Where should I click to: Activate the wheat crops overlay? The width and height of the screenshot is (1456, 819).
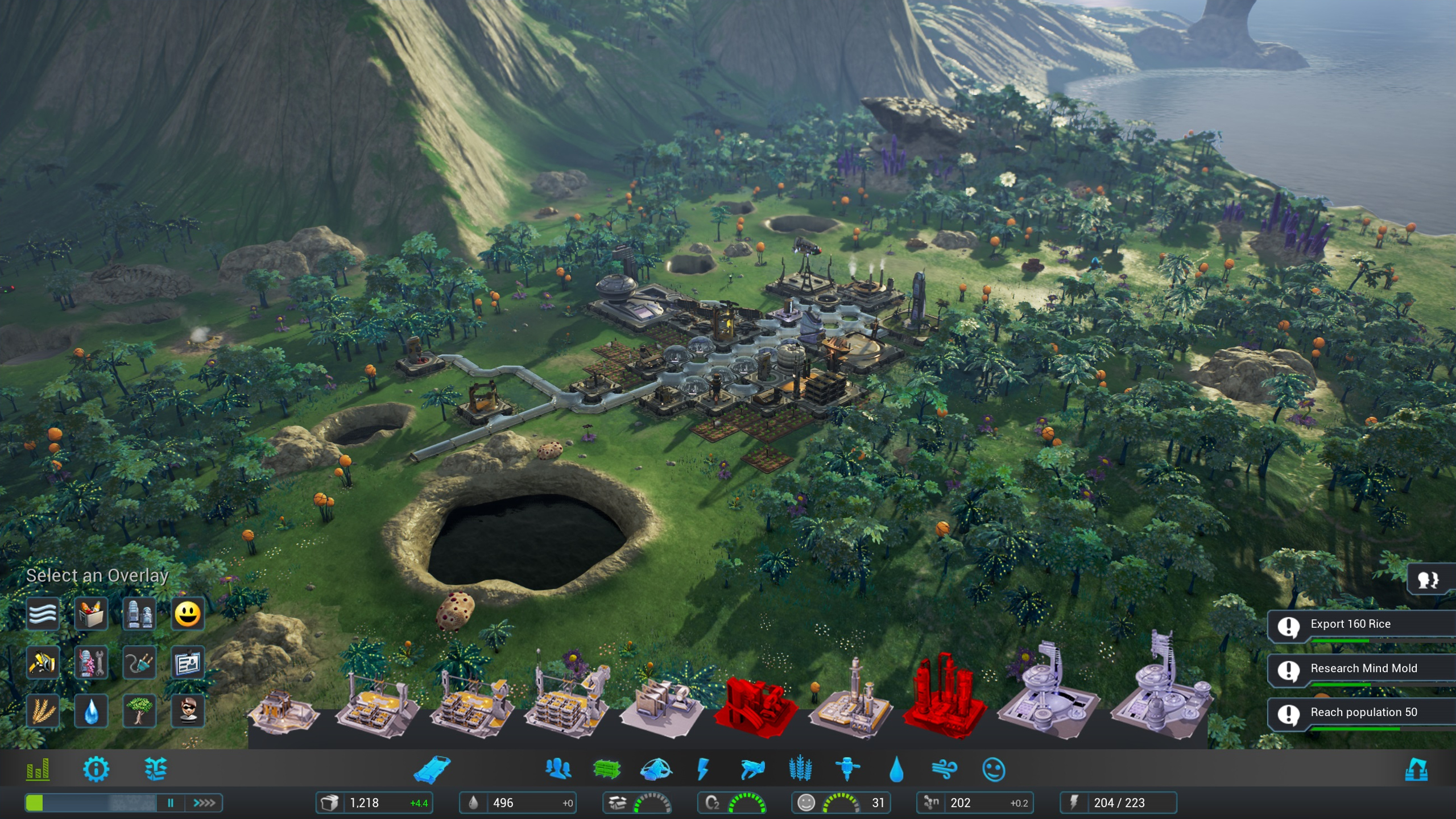coord(43,711)
